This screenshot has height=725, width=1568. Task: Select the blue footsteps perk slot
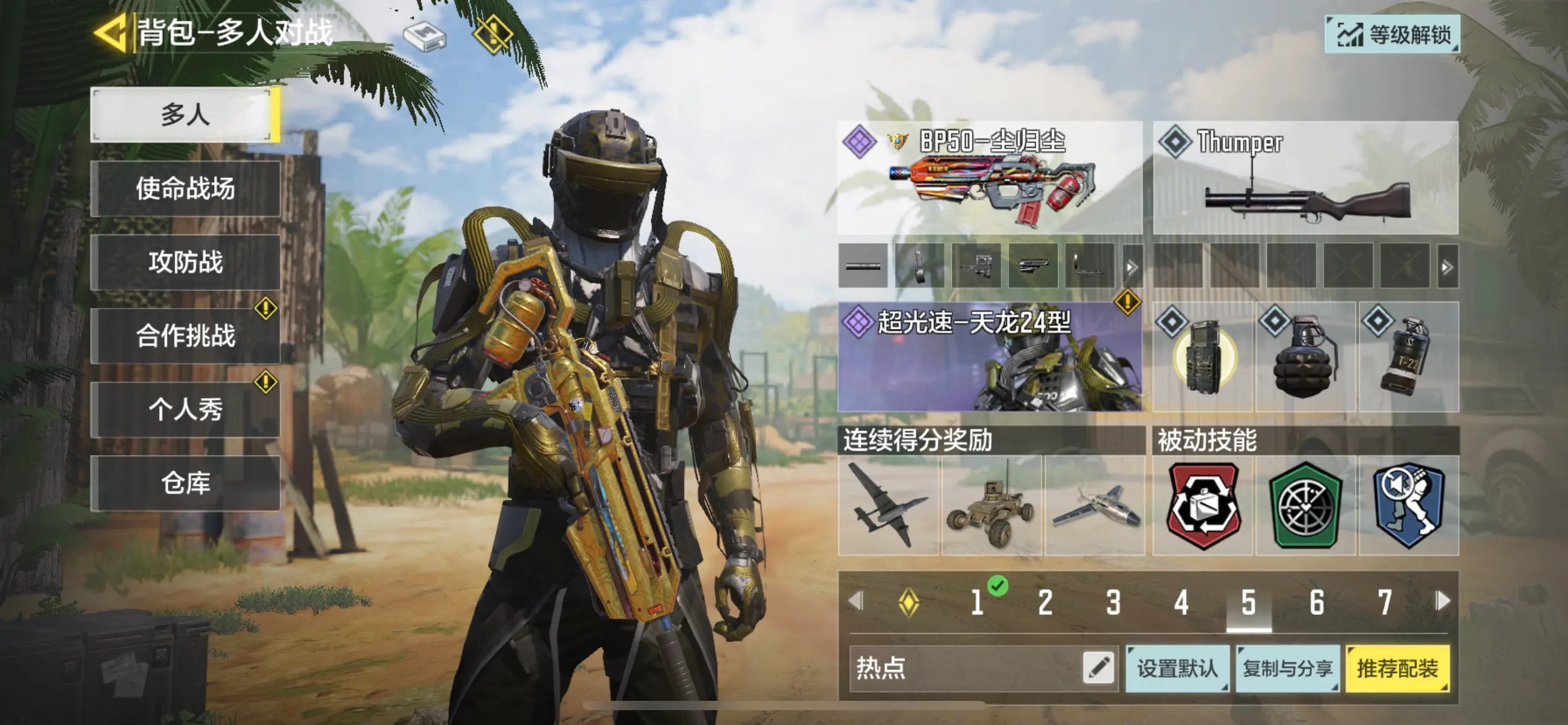tap(1408, 506)
